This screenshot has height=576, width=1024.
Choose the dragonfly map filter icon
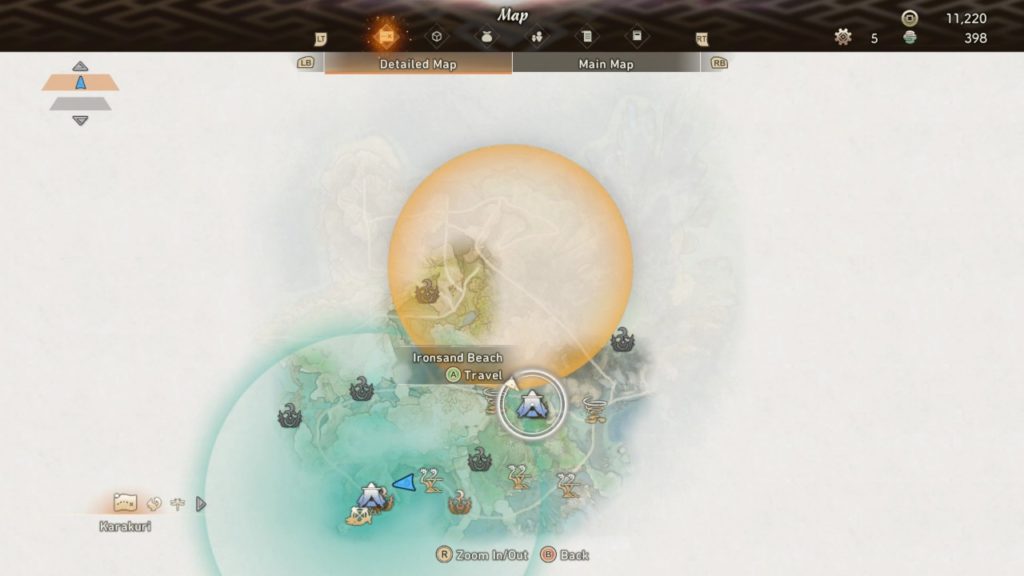(x=177, y=504)
